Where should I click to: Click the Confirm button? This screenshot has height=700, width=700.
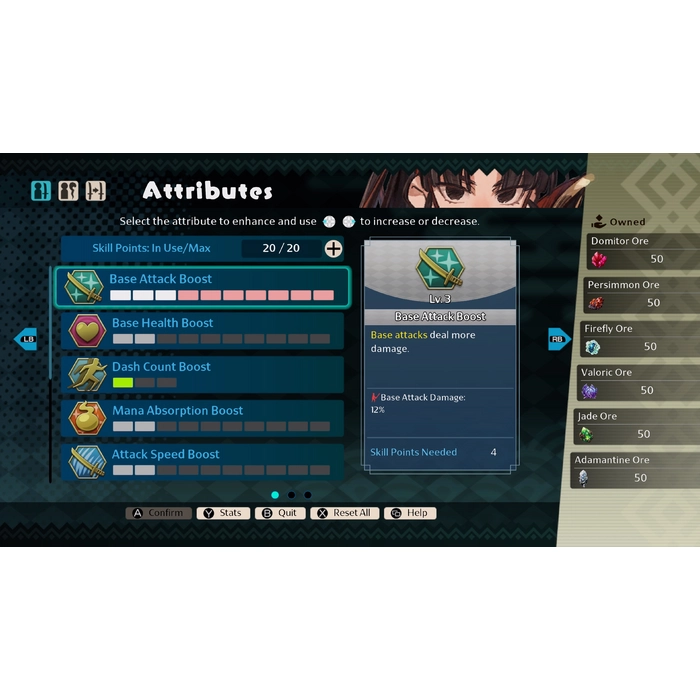(158, 513)
